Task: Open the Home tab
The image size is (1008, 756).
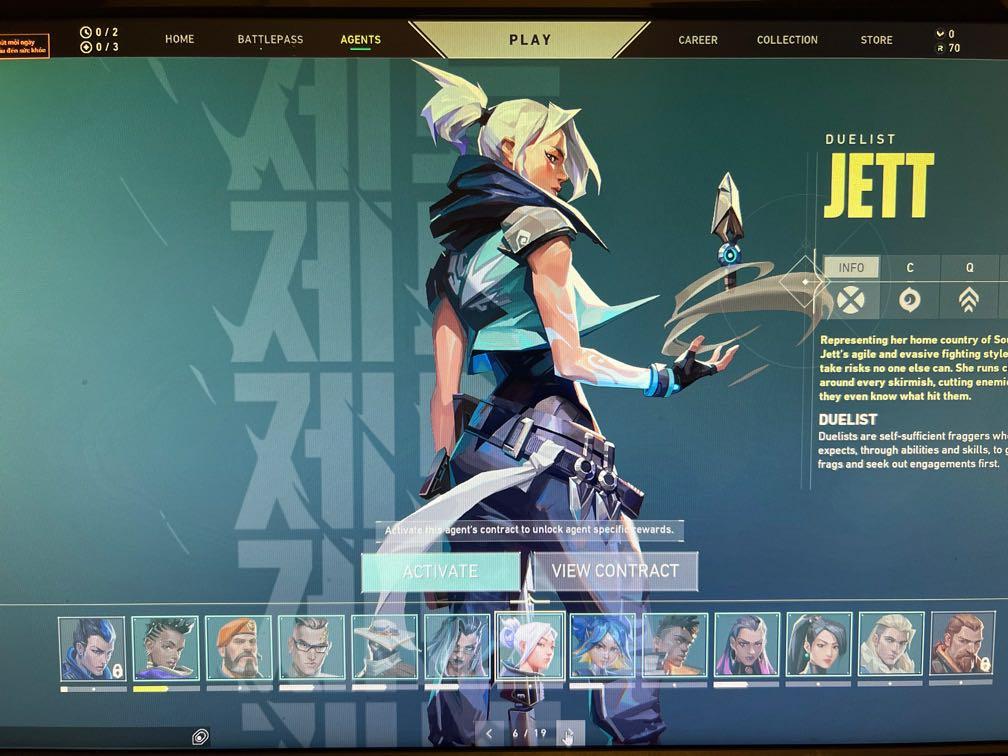Action: pos(180,40)
